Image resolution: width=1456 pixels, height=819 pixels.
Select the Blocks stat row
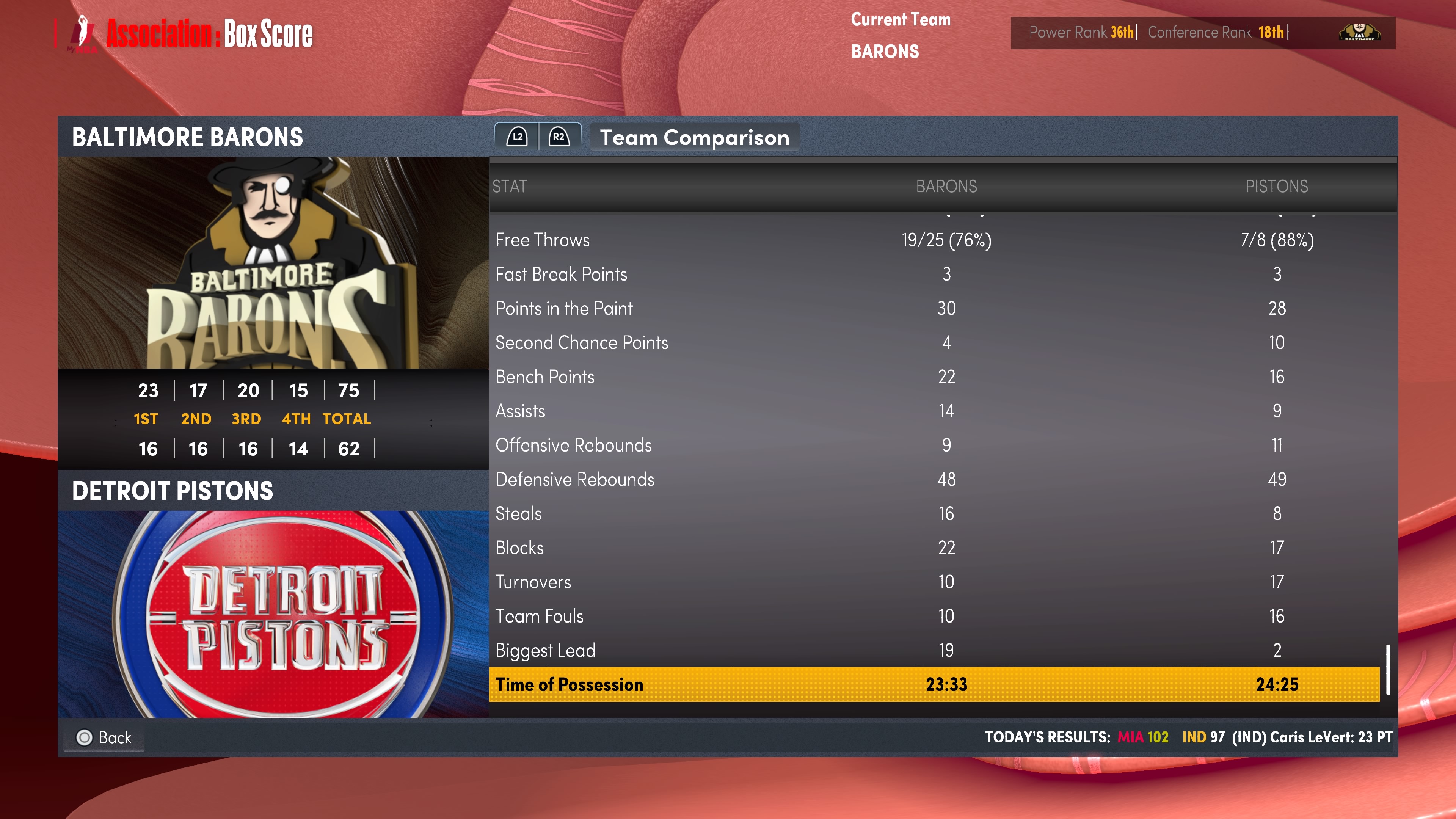click(934, 548)
